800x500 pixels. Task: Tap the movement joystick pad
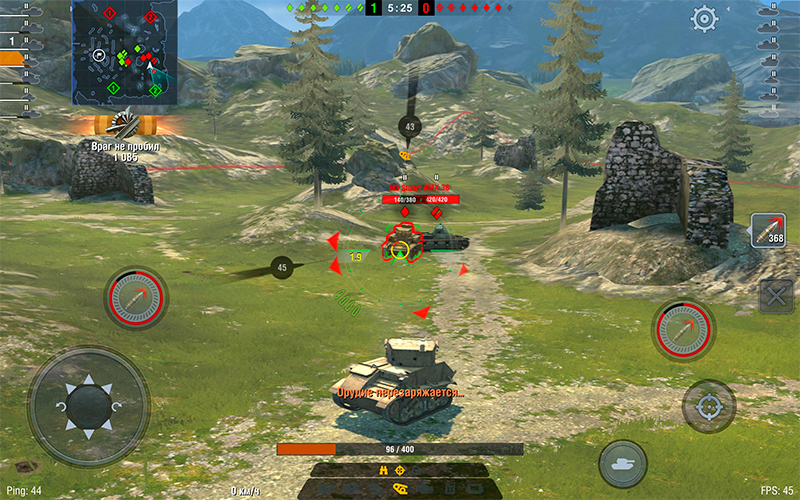tap(88, 406)
